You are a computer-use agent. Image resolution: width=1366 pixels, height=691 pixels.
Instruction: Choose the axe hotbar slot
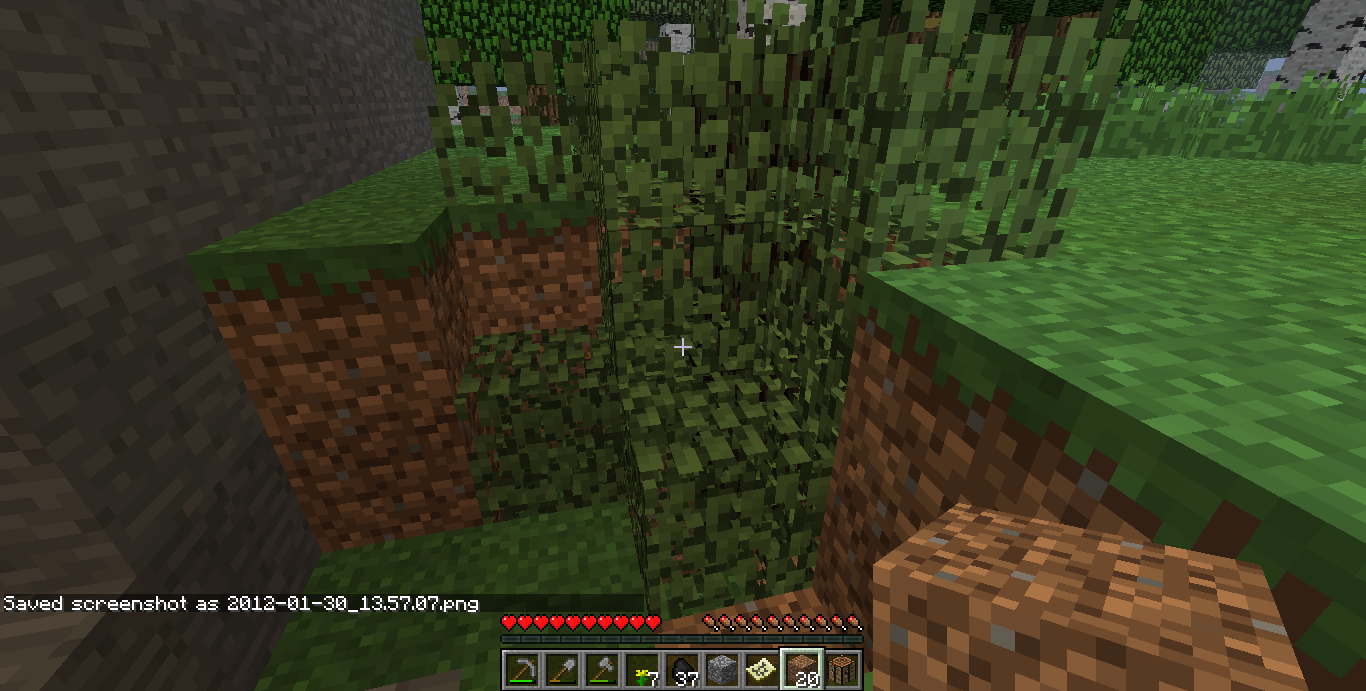601,669
